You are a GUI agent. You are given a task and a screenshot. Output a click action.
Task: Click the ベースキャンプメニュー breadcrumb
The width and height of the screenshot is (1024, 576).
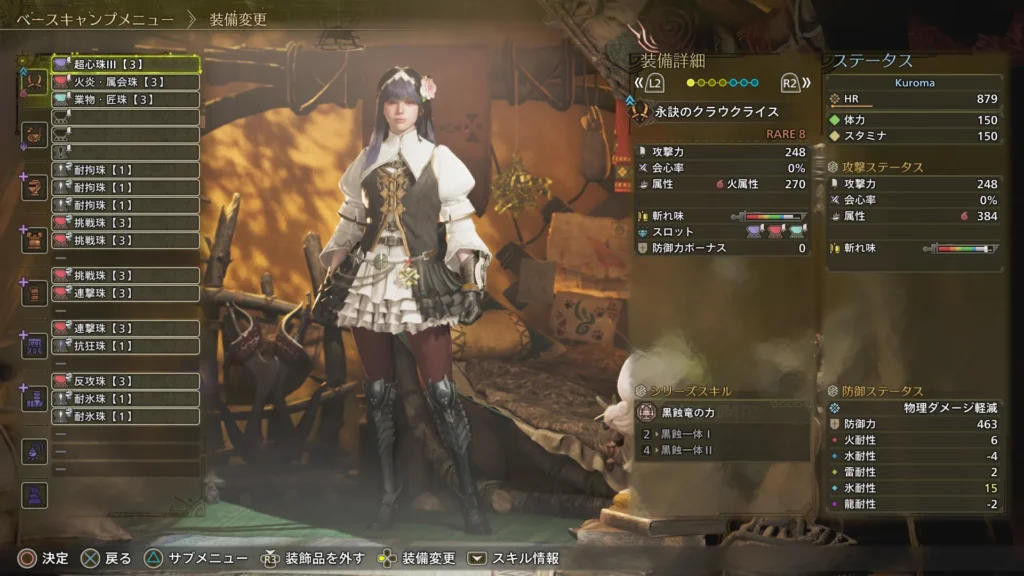click(95, 20)
